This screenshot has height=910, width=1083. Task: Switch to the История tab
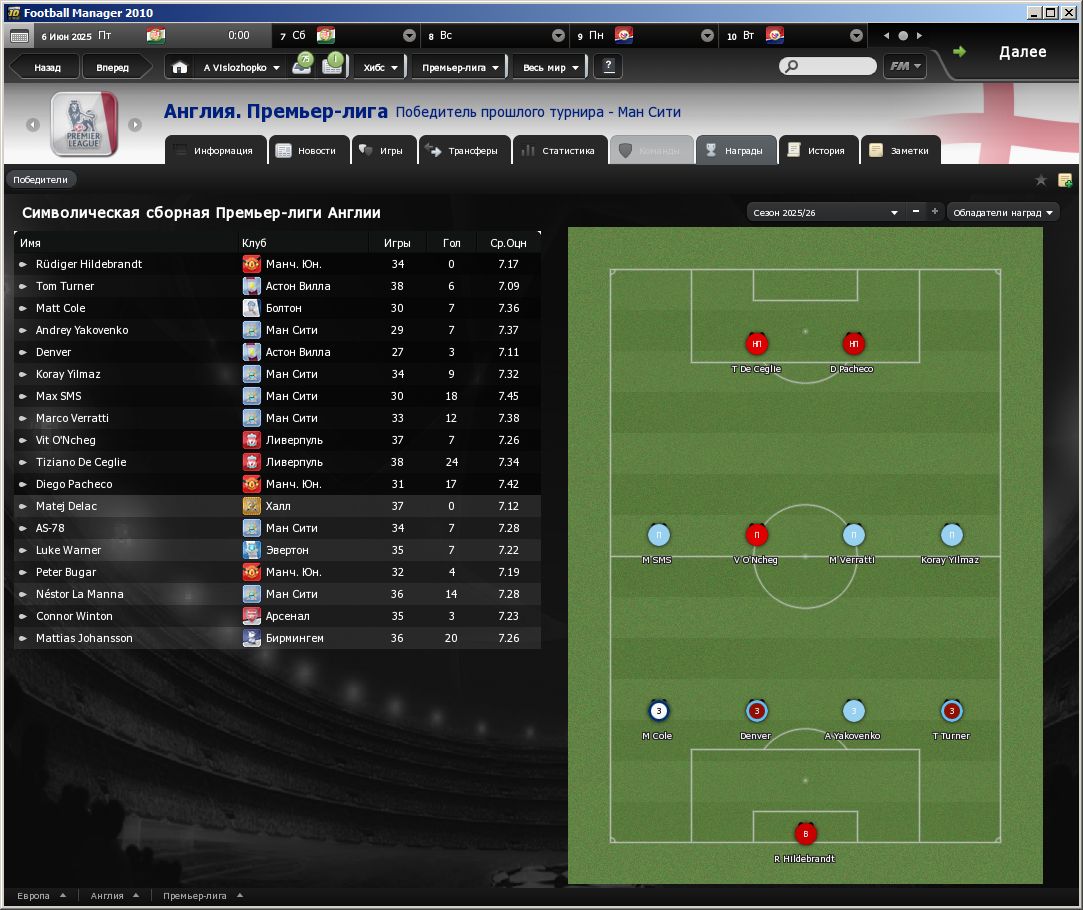tap(817, 151)
